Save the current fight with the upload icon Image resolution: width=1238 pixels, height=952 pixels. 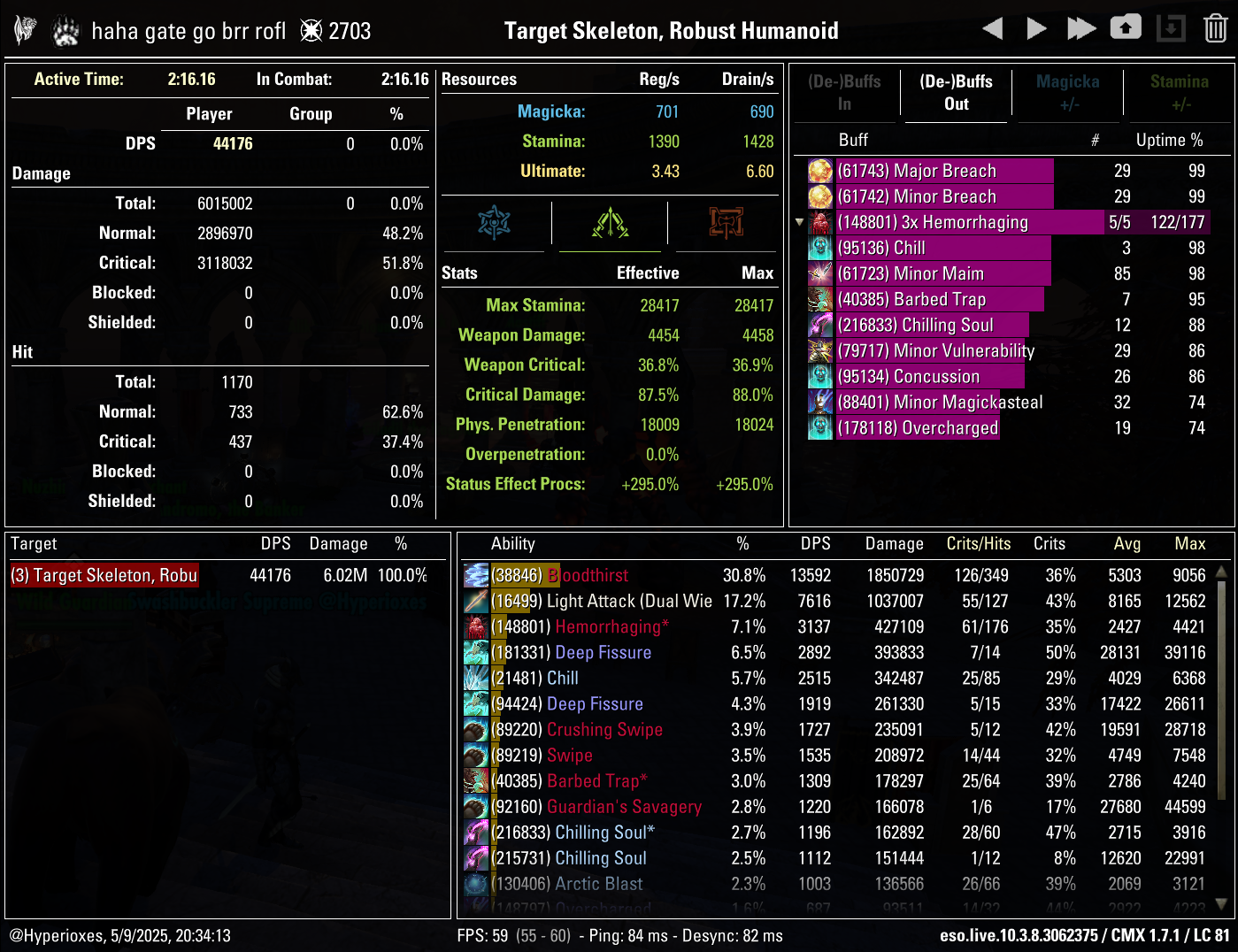click(x=1126, y=27)
